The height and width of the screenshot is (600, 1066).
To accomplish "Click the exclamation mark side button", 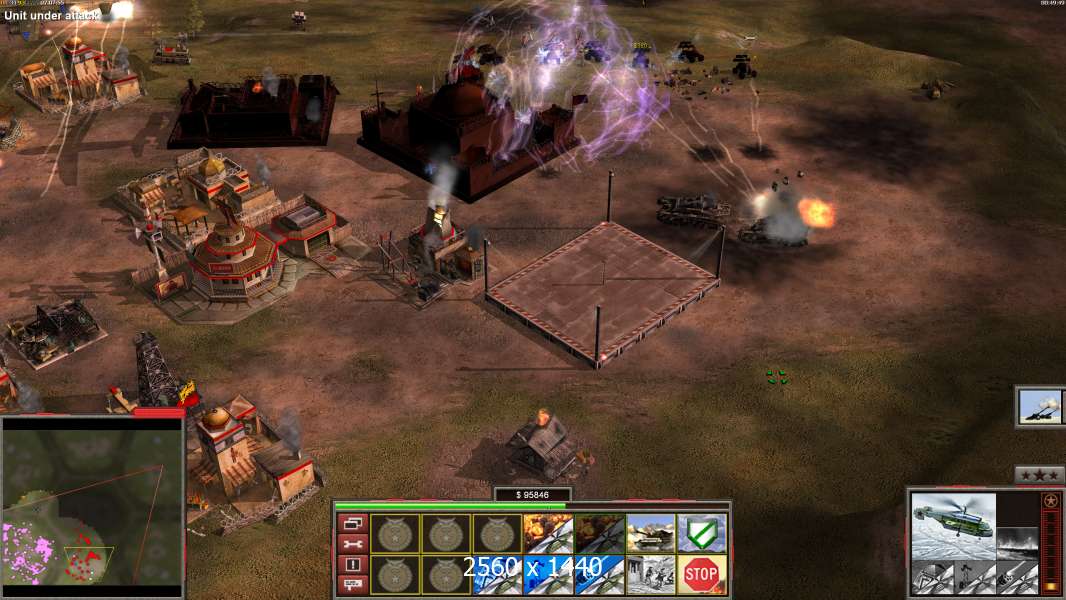I will pyautogui.click(x=351, y=564).
